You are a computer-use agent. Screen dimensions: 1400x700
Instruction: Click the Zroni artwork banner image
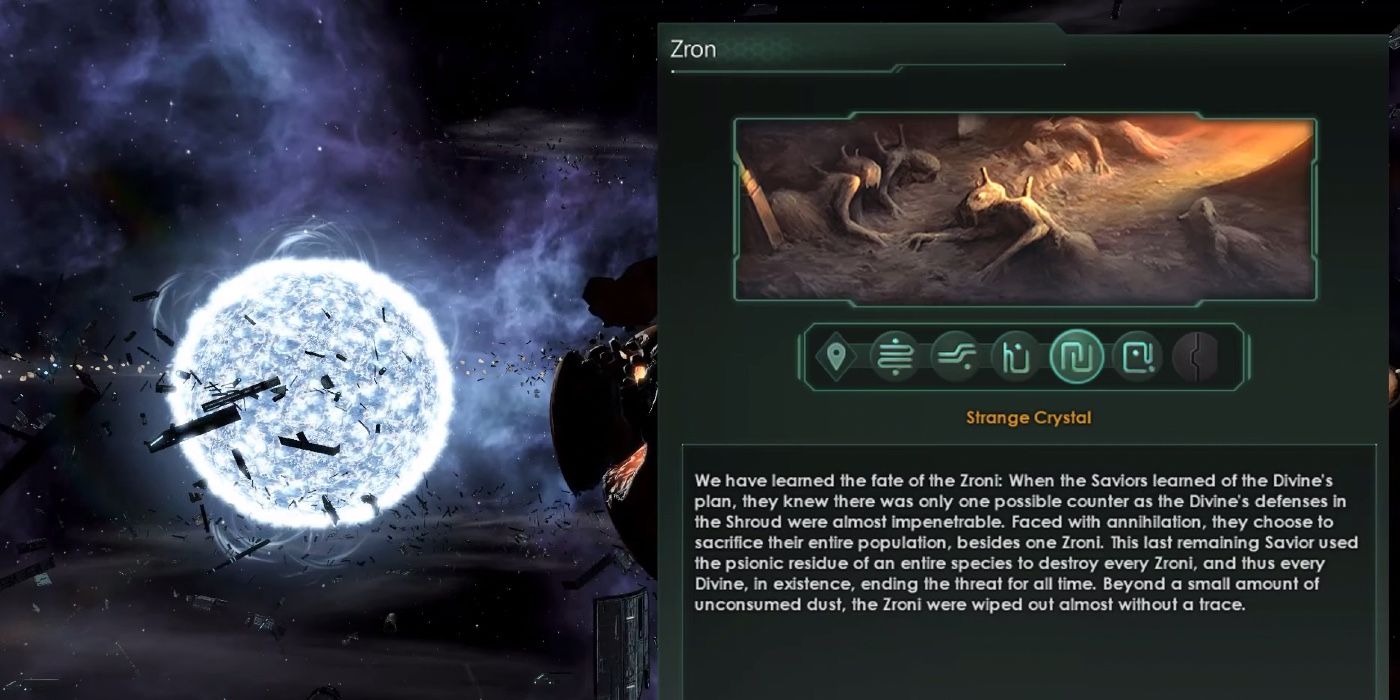[1024, 208]
